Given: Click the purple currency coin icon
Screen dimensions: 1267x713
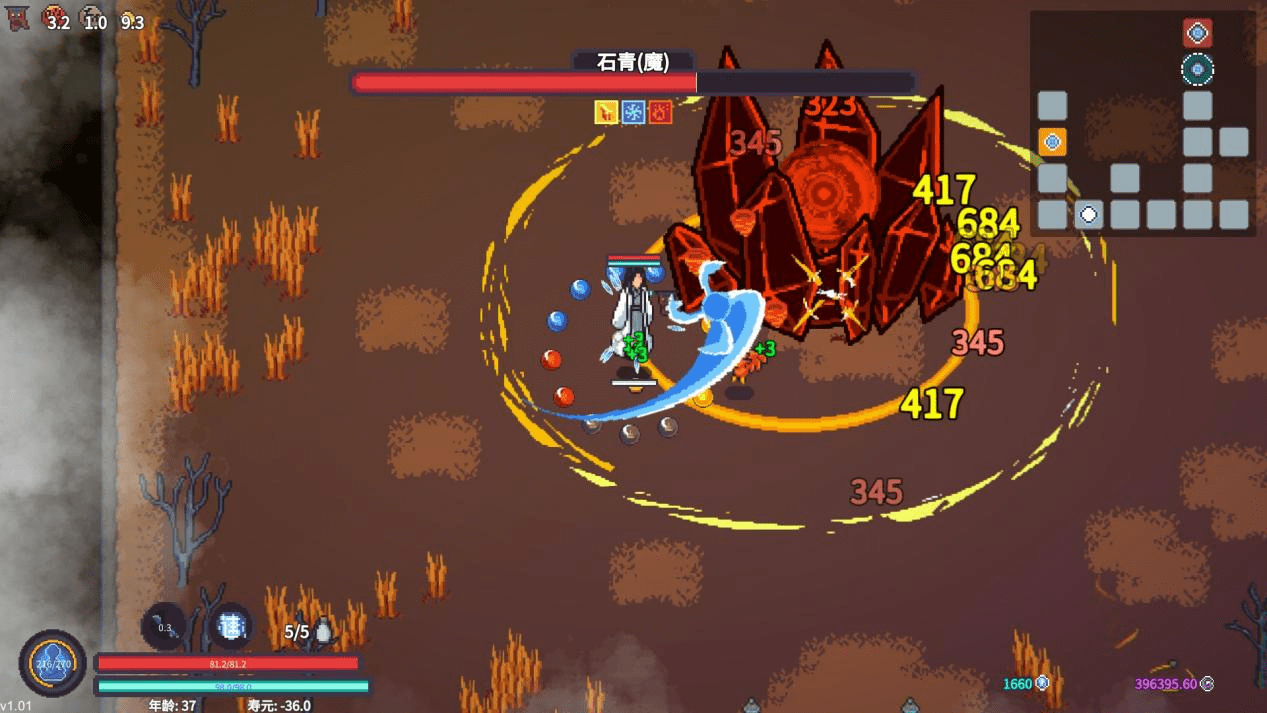Looking at the screenshot, I should pos(1207,684).
